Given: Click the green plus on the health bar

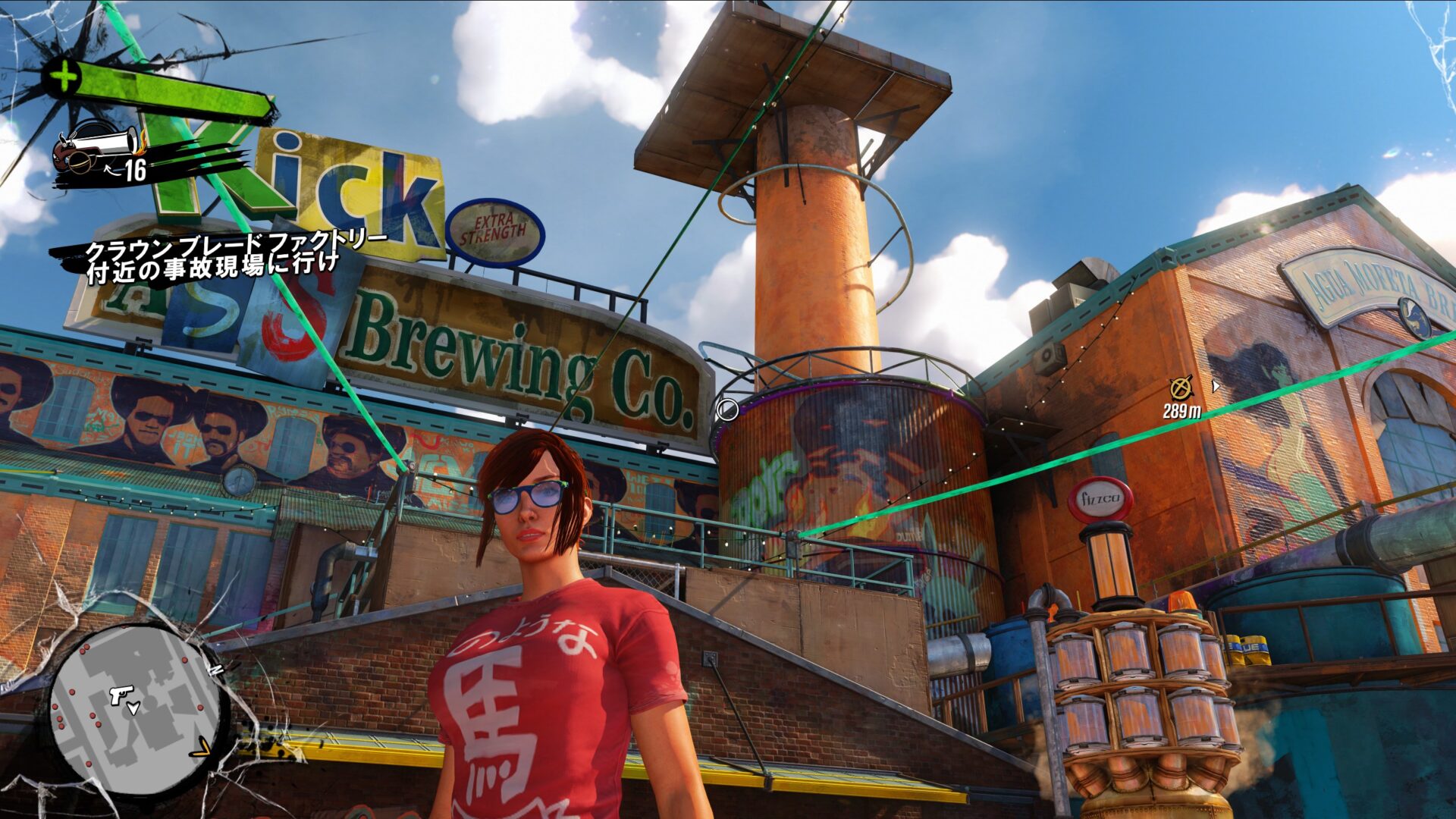Looking at the screenshot, I should (x=62, y=76).
